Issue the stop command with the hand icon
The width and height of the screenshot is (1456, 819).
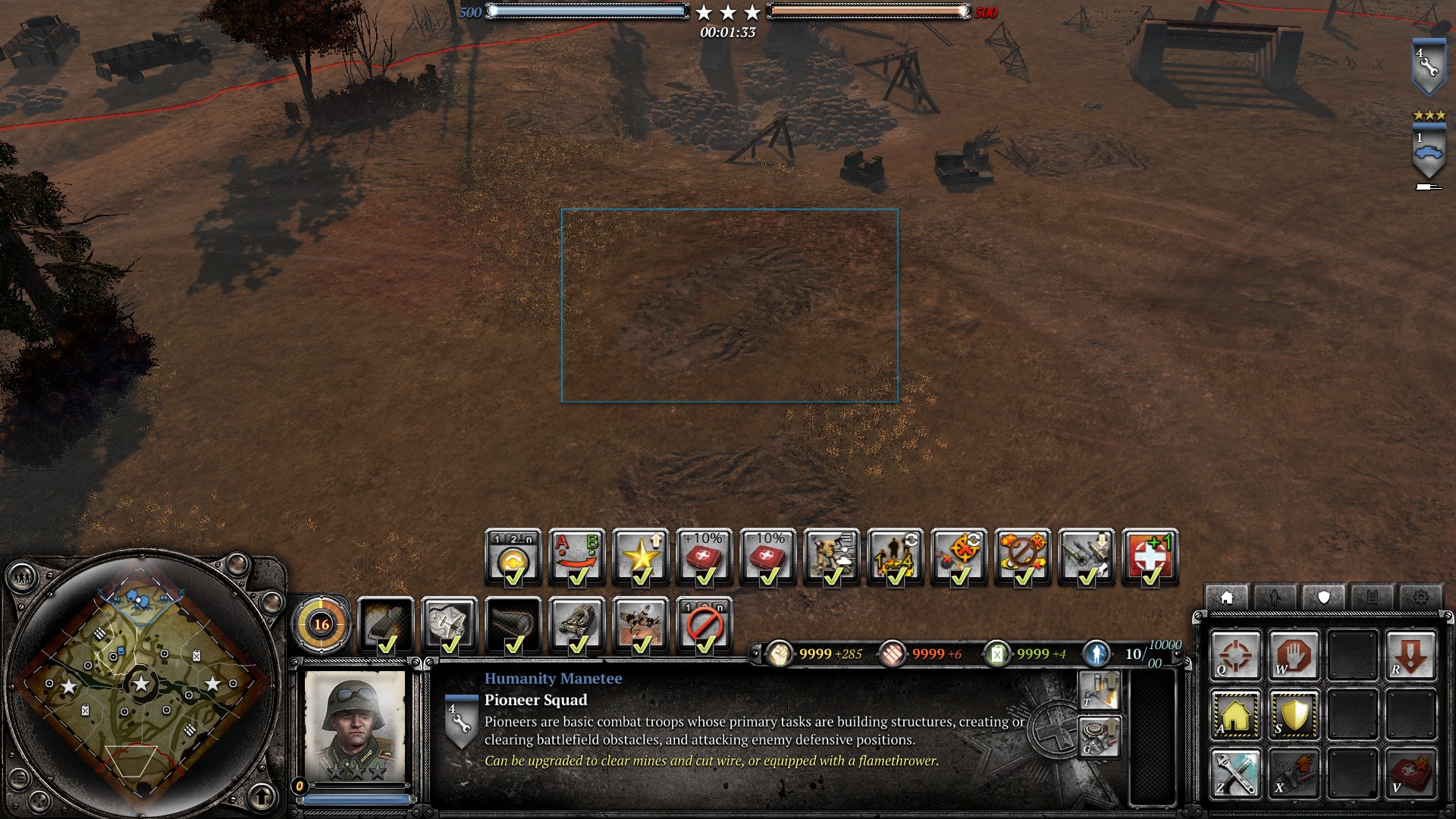click(x=1294, y=654)
